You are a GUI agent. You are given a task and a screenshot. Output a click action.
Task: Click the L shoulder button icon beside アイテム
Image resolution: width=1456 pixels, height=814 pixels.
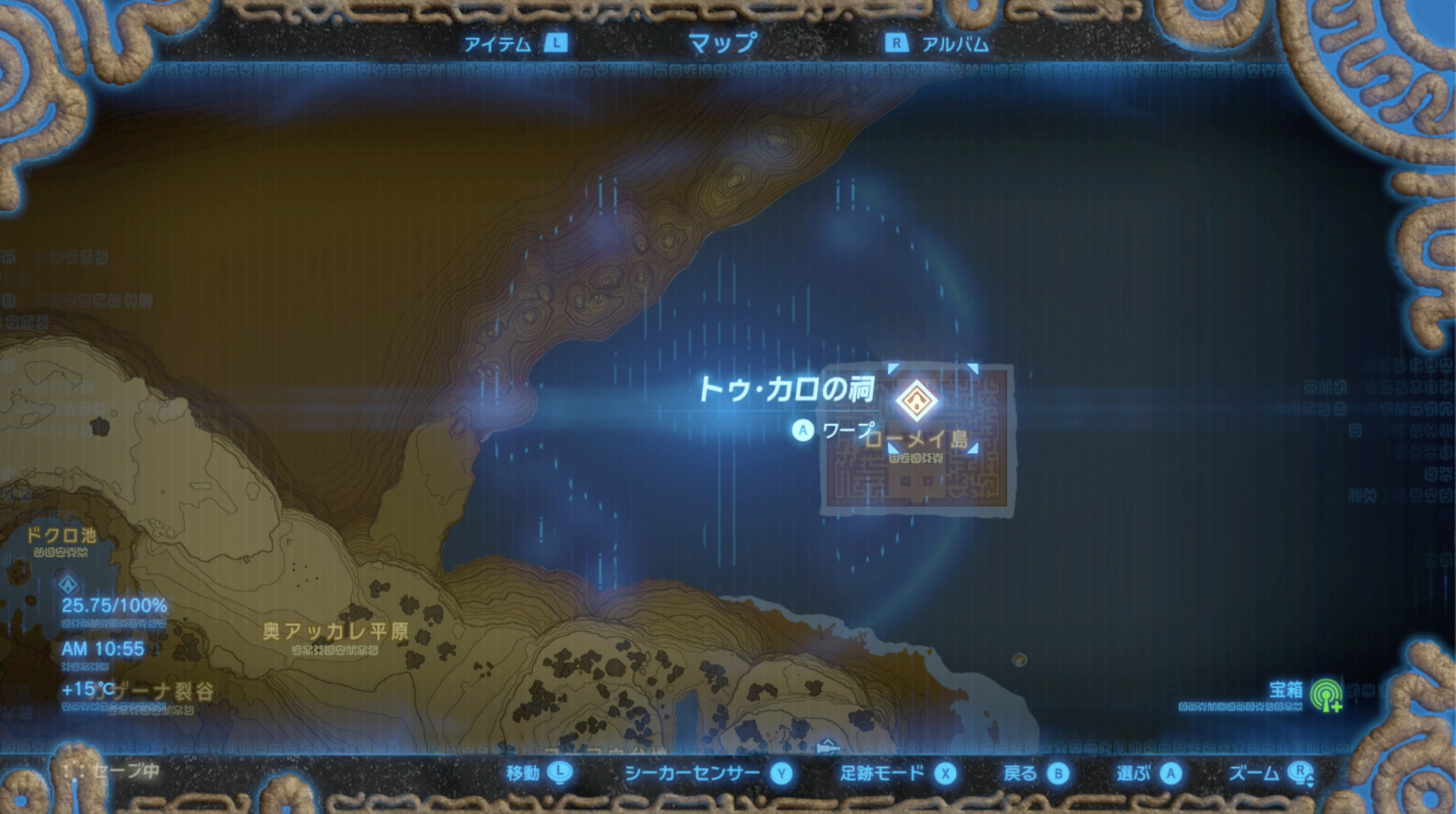(x=557, y=44)
